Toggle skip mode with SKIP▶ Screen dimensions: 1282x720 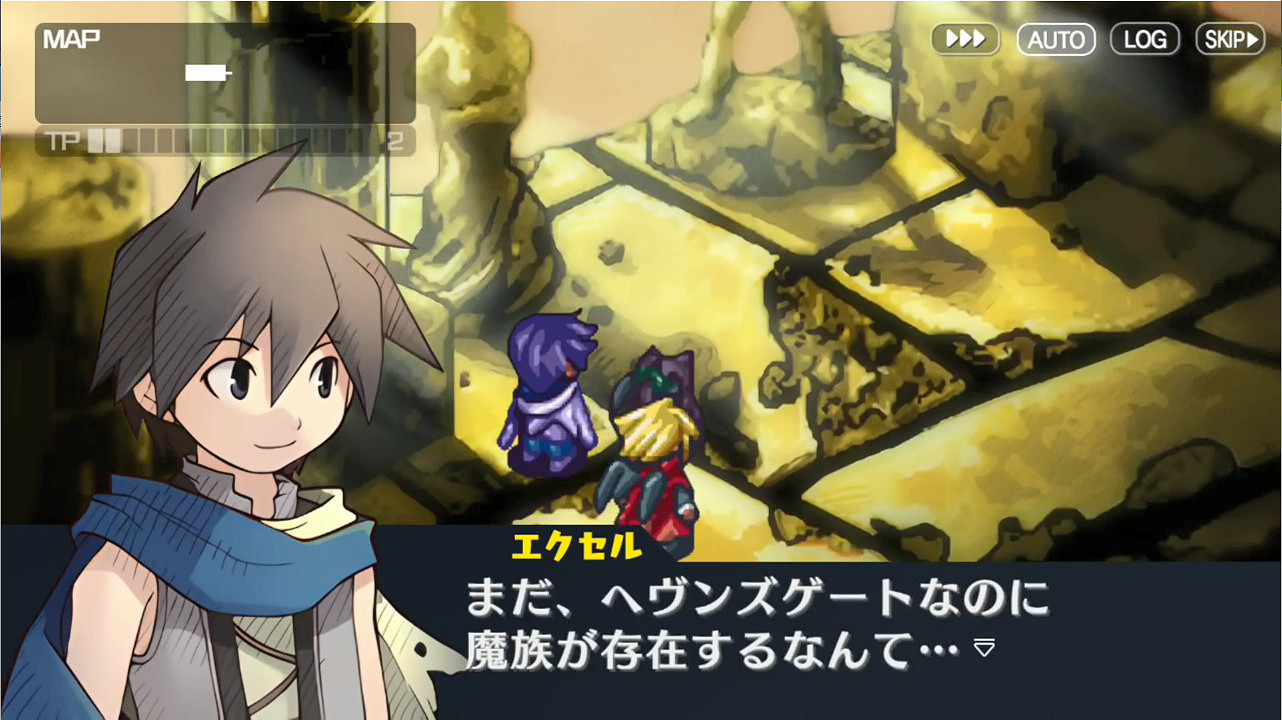tap(1229, 39)
